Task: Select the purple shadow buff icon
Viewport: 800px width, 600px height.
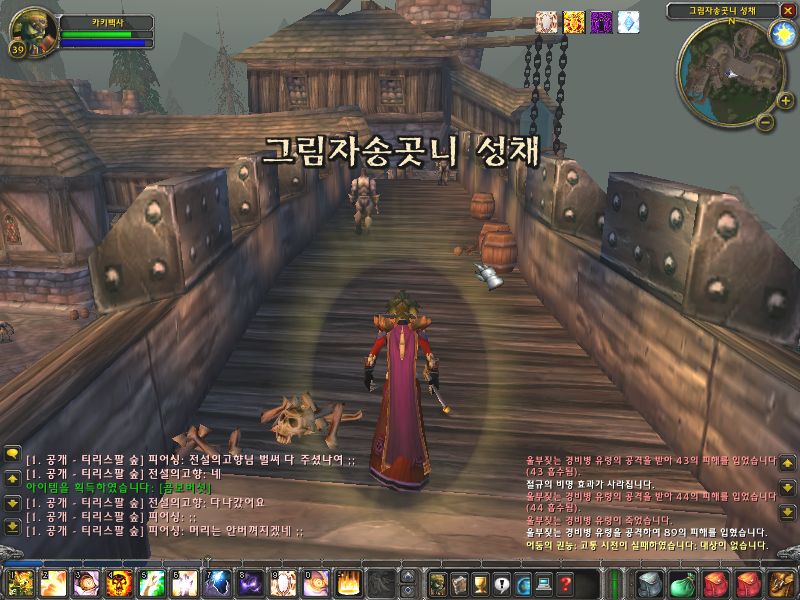Action: click(601, 22)
